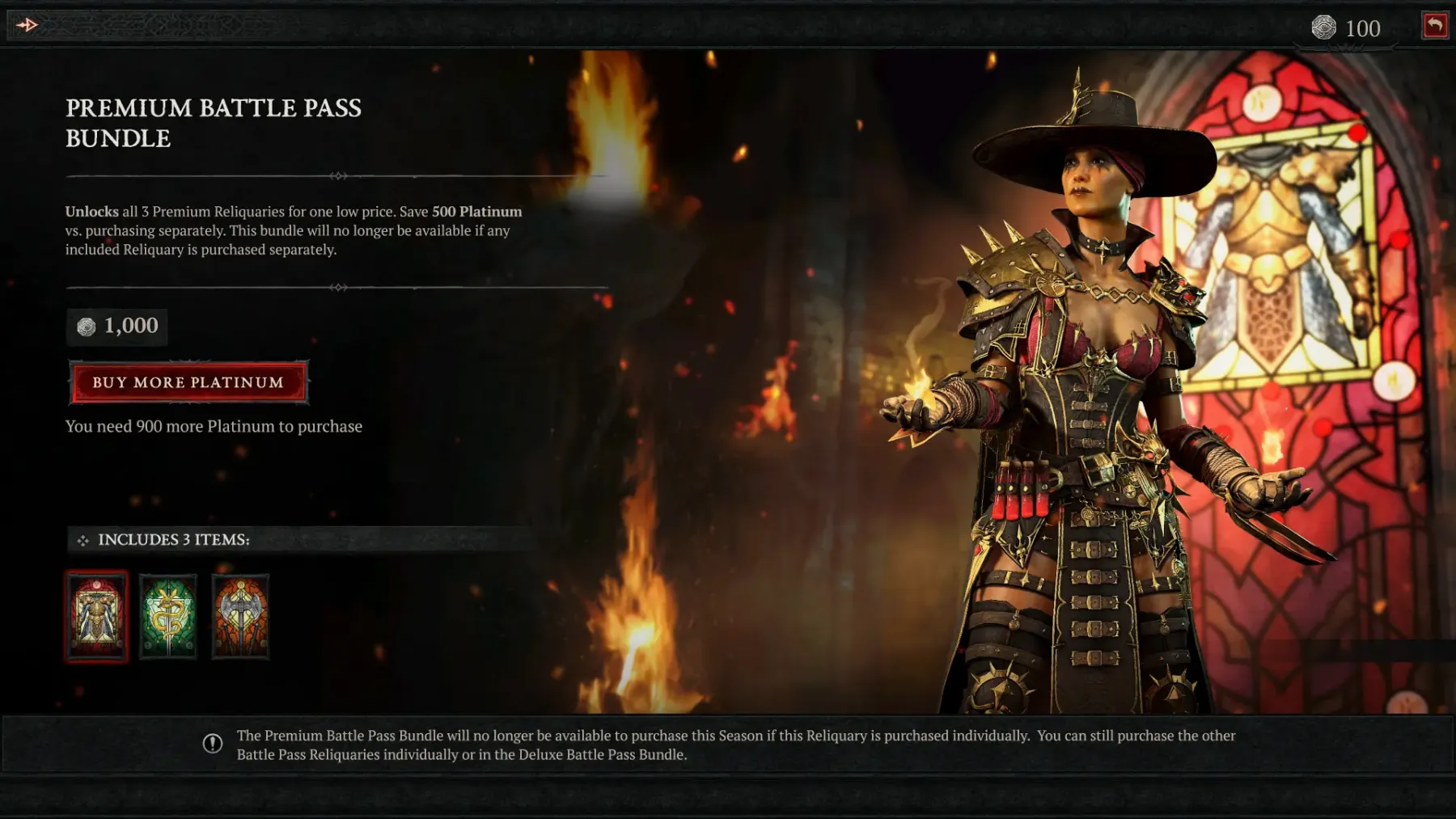The height and width of the screenshot is (819, 1456).
Task: Select the red armor reliquary thumbnail
Action: 96,617
